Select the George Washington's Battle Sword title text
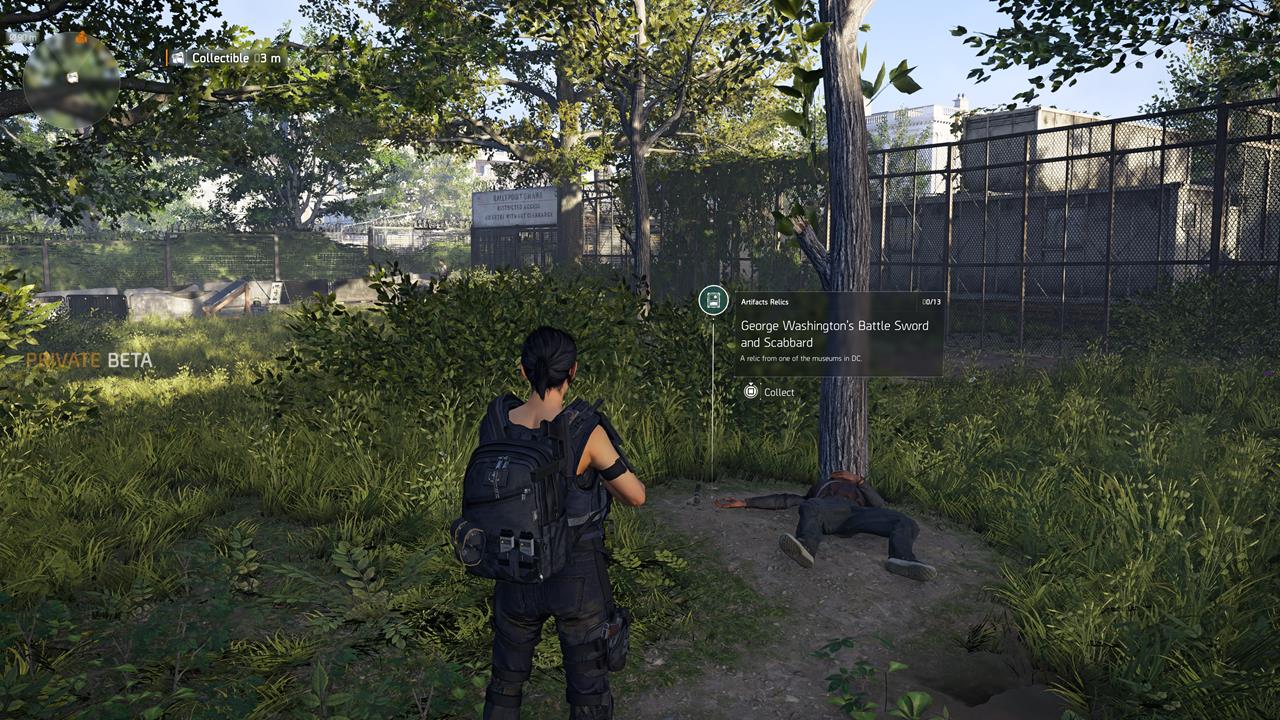This screenshot has height=720, width=1280. 836,333
